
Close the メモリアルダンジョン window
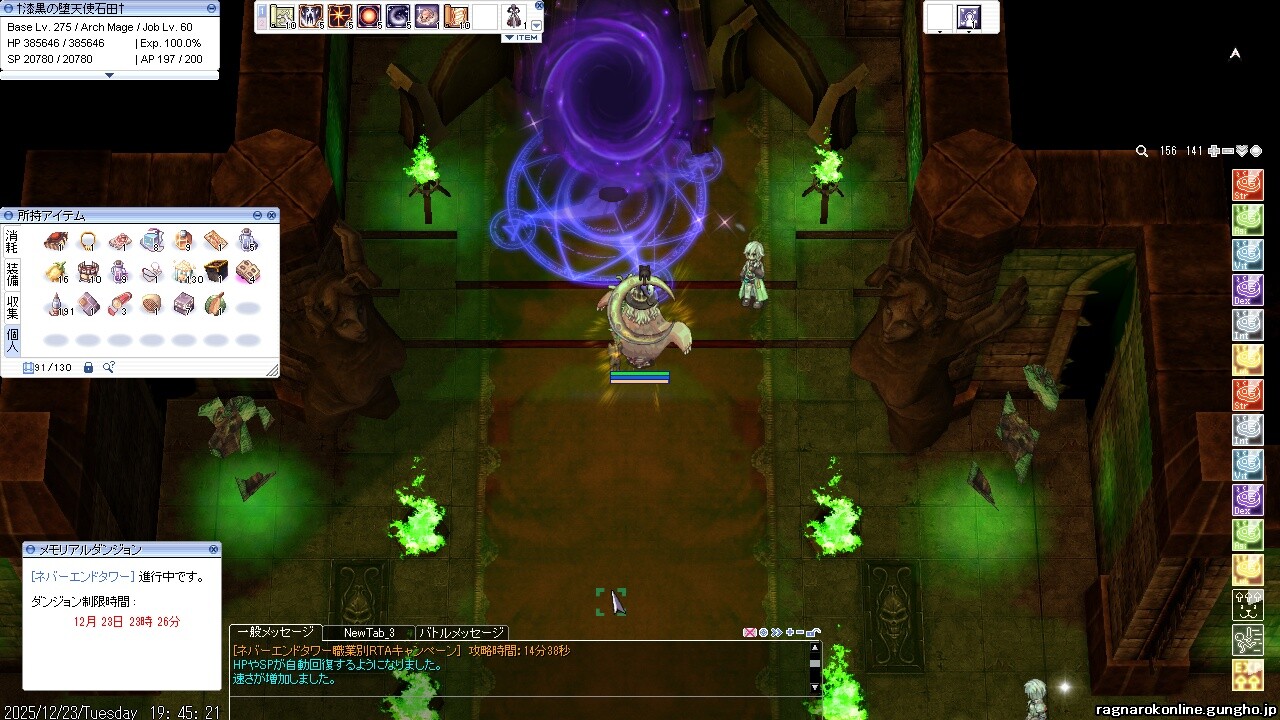213,549
